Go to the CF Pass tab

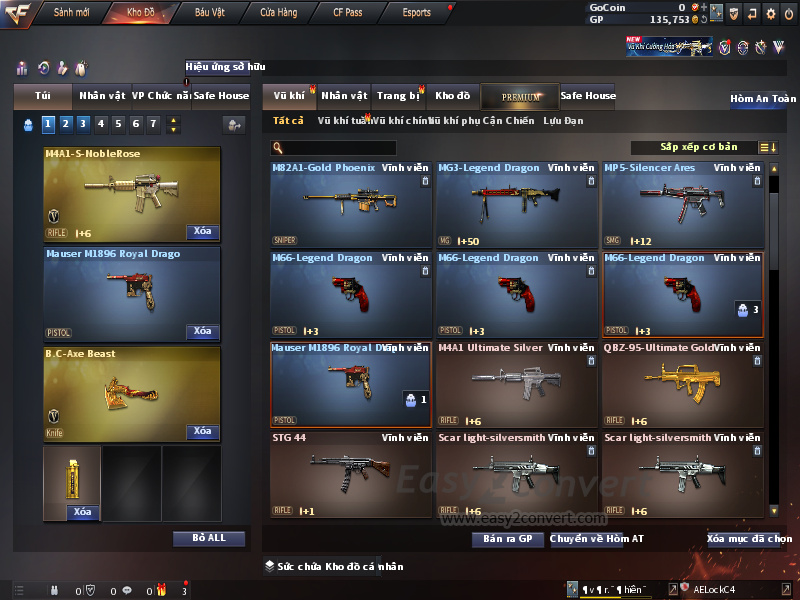pos(350,13)
